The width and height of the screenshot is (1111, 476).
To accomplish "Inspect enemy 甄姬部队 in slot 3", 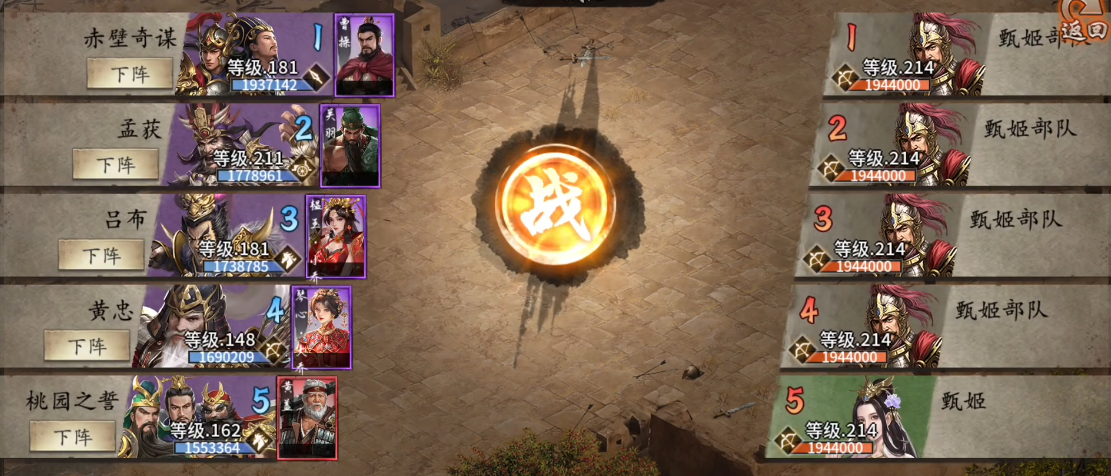I will pyautogui.click(x=905, y=235).
